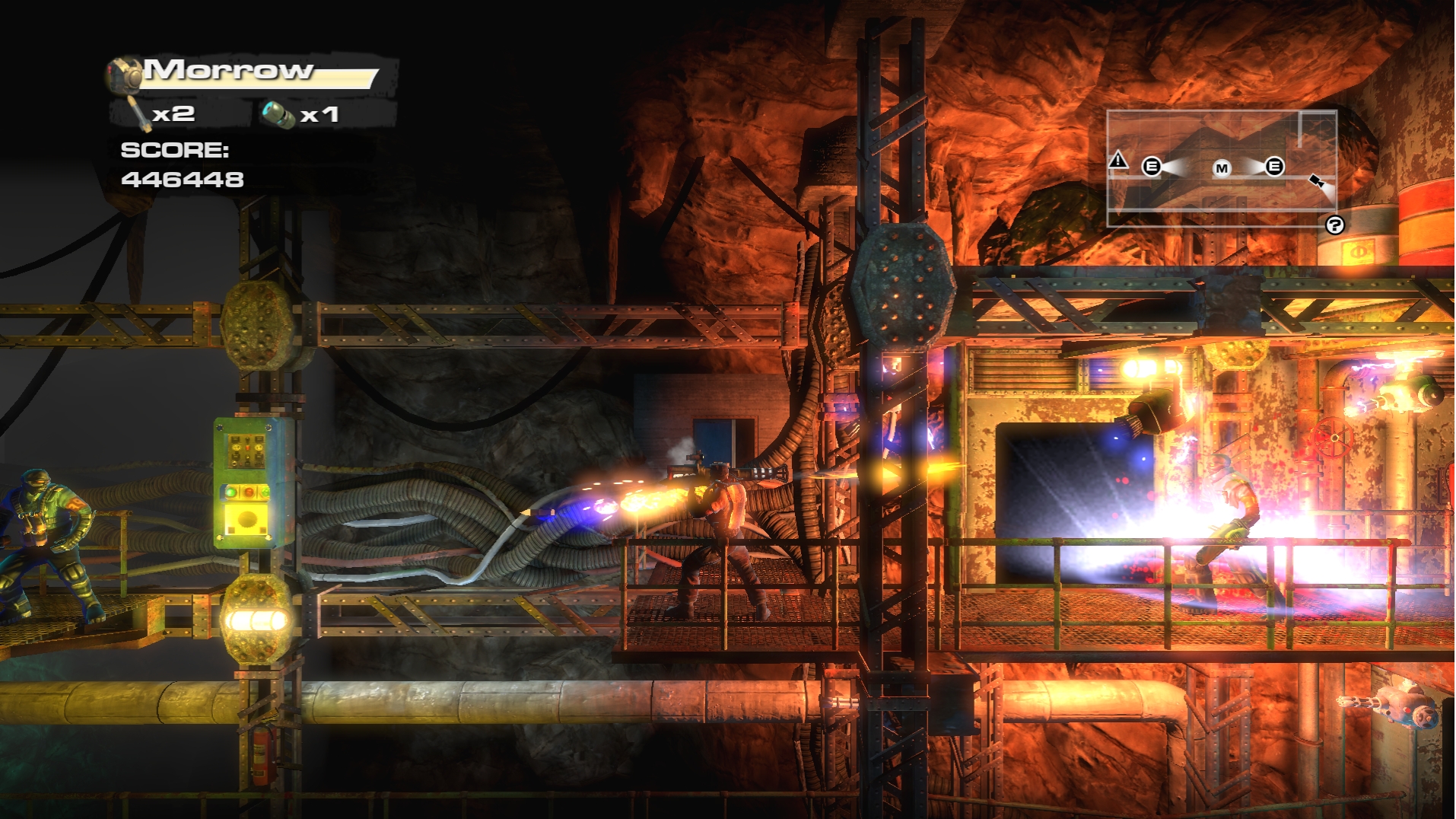The height and width of the screenshot is (819, 1456).
Task: Click the warning triangle marker on the minimap
Action: point(1117,160)
